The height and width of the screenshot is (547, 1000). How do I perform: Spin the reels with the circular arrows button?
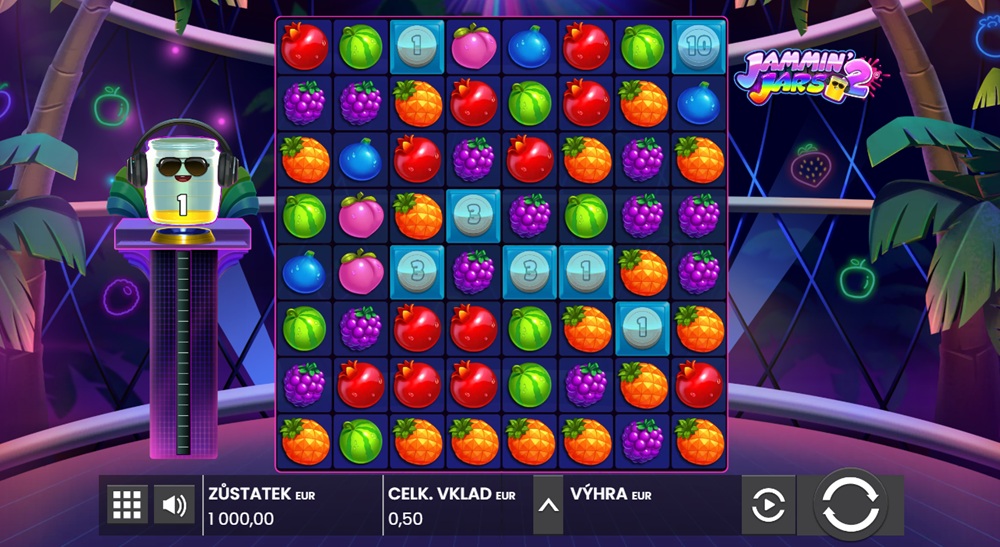[849, 504]
